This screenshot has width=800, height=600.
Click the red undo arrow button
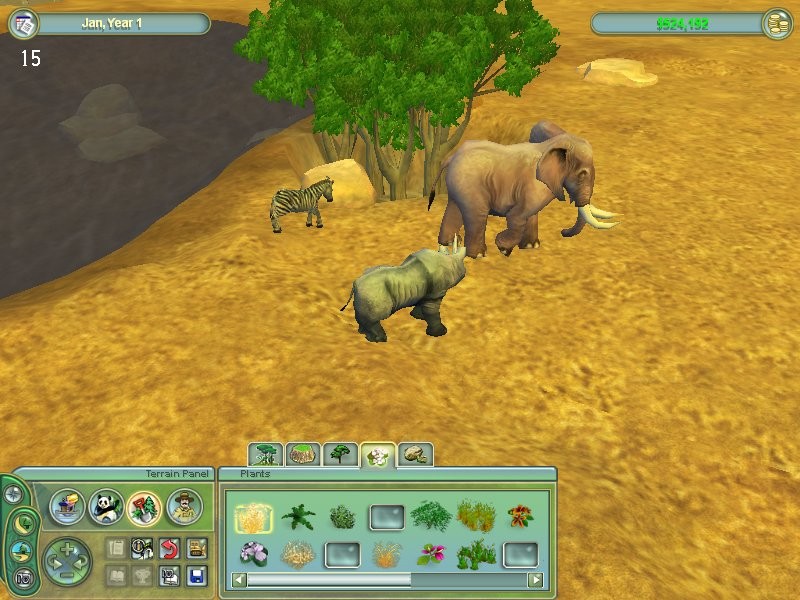[168, 547]
